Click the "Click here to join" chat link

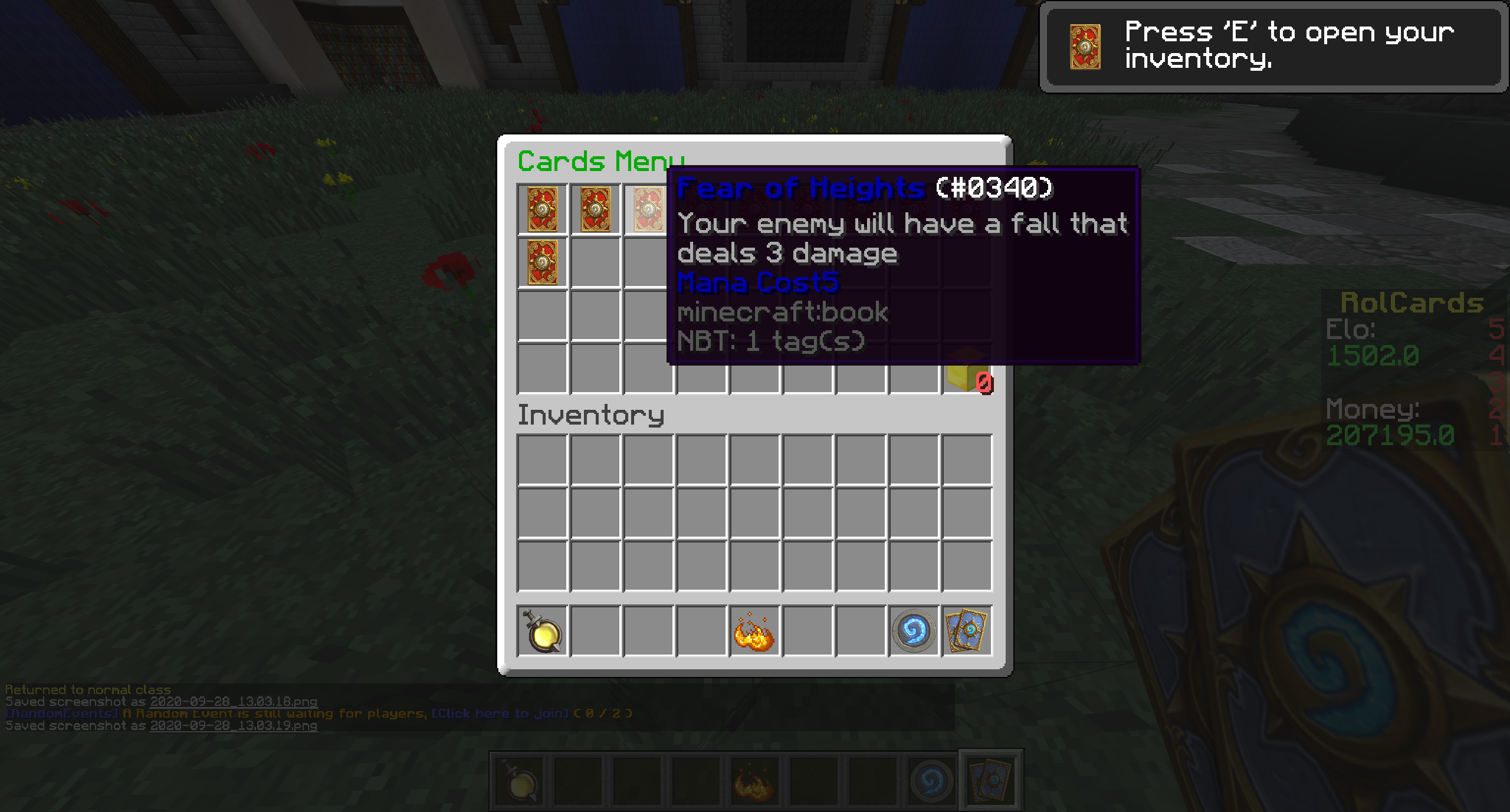pos(500,714)
